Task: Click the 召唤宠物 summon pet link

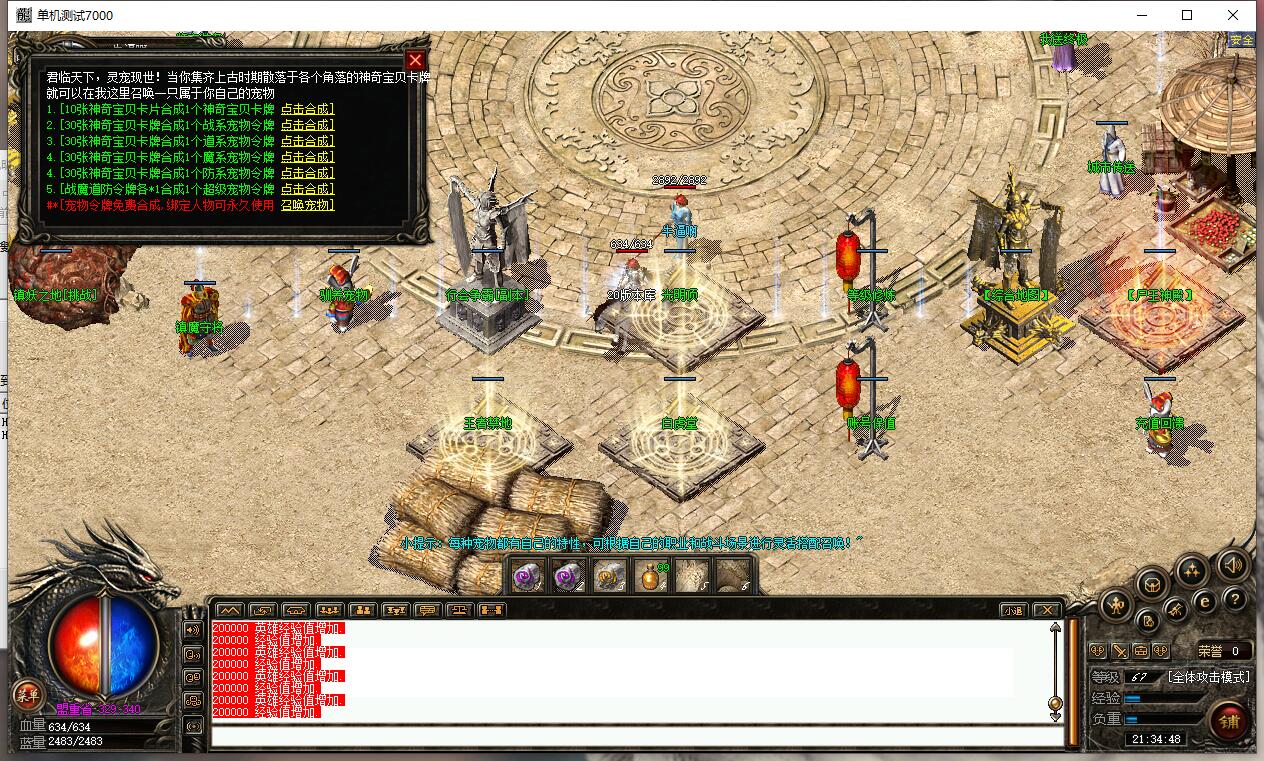Action: click(x=307, y=205)
